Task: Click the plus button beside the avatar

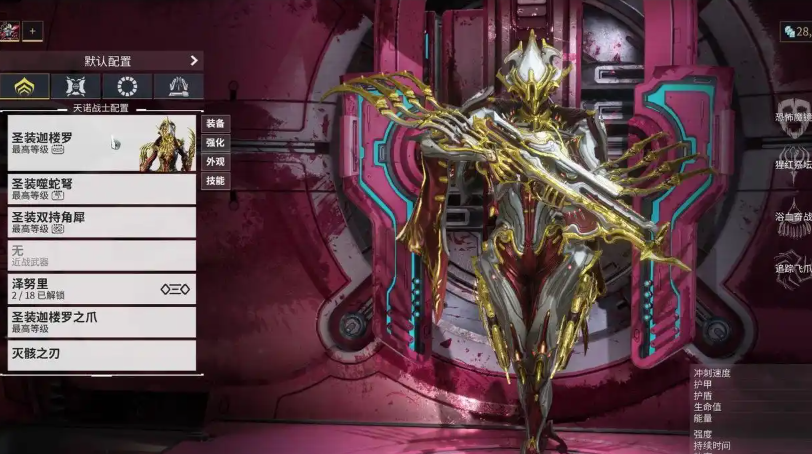Action: coord(32,31)
